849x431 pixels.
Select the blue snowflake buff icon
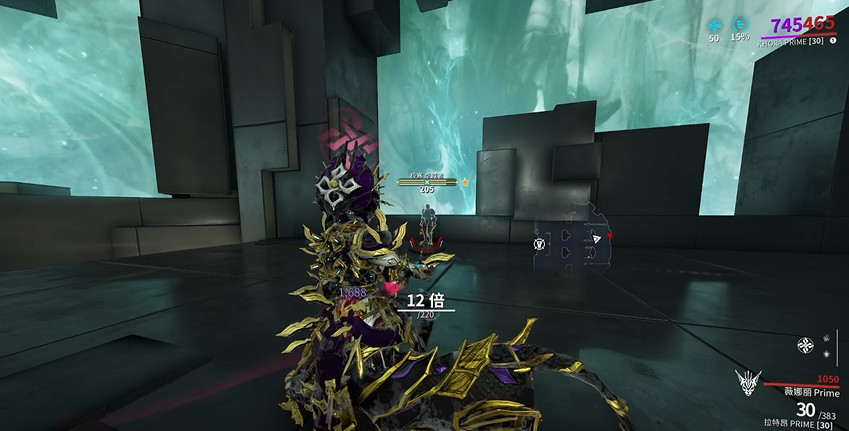(x=714, y=24)
